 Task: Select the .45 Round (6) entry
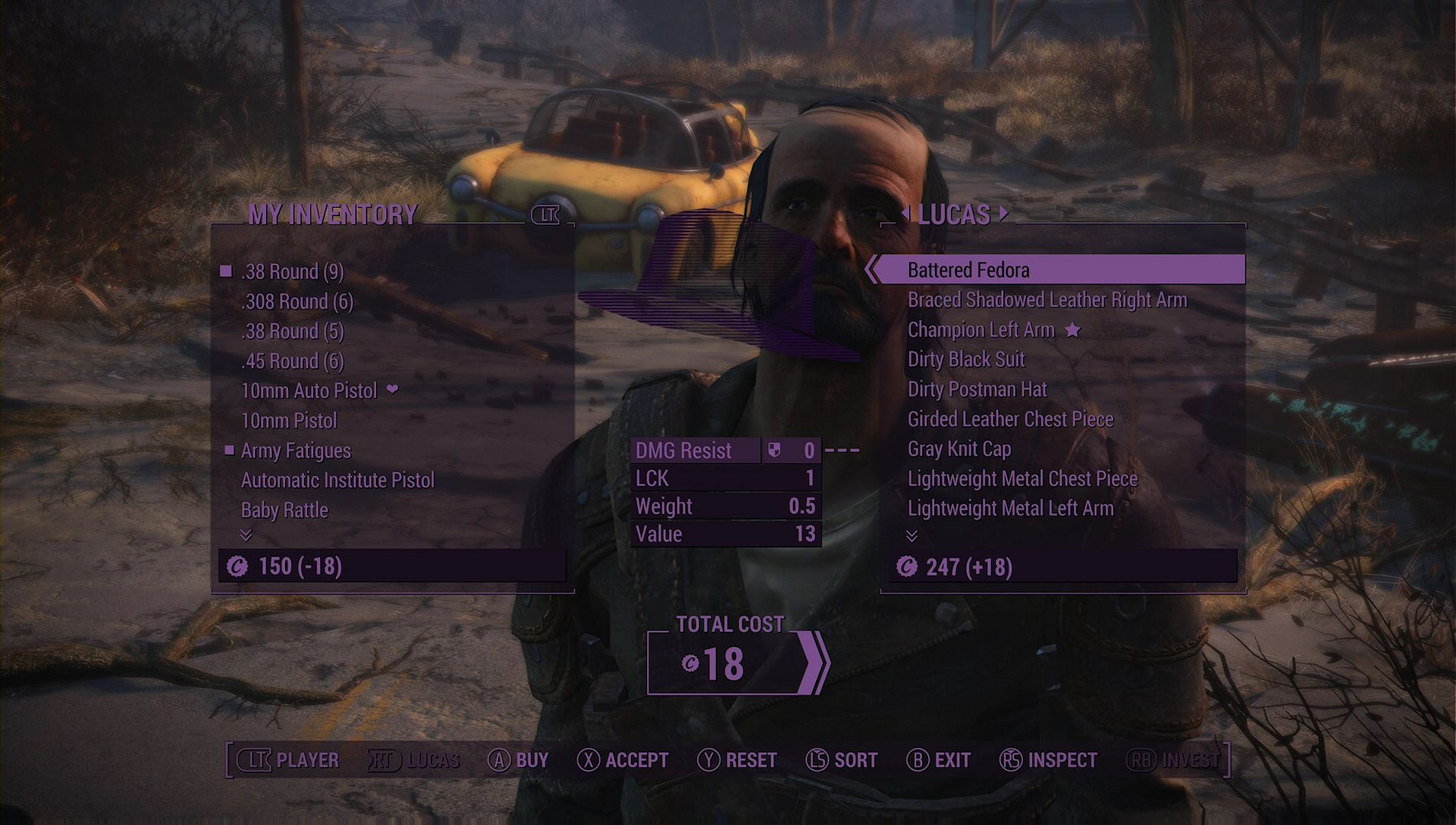[293, 361]
